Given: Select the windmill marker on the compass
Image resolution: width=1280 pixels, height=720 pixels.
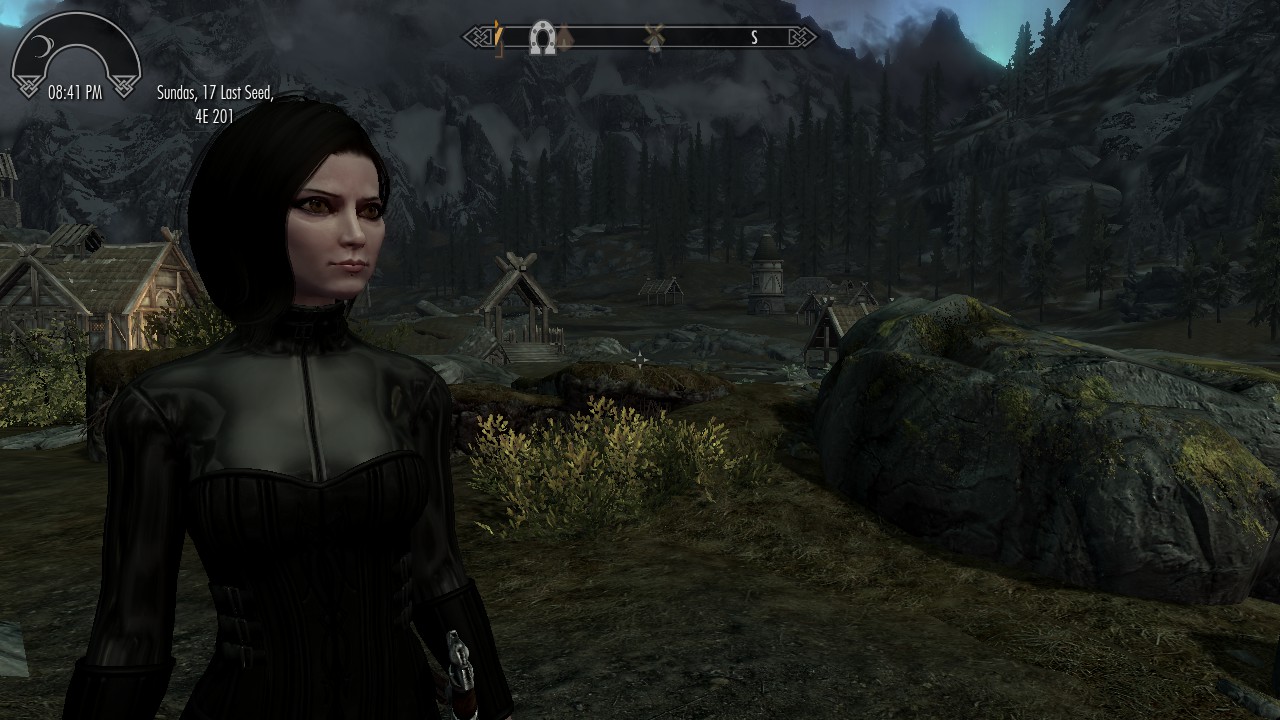Looking at the screenshot, I should 654,38.
